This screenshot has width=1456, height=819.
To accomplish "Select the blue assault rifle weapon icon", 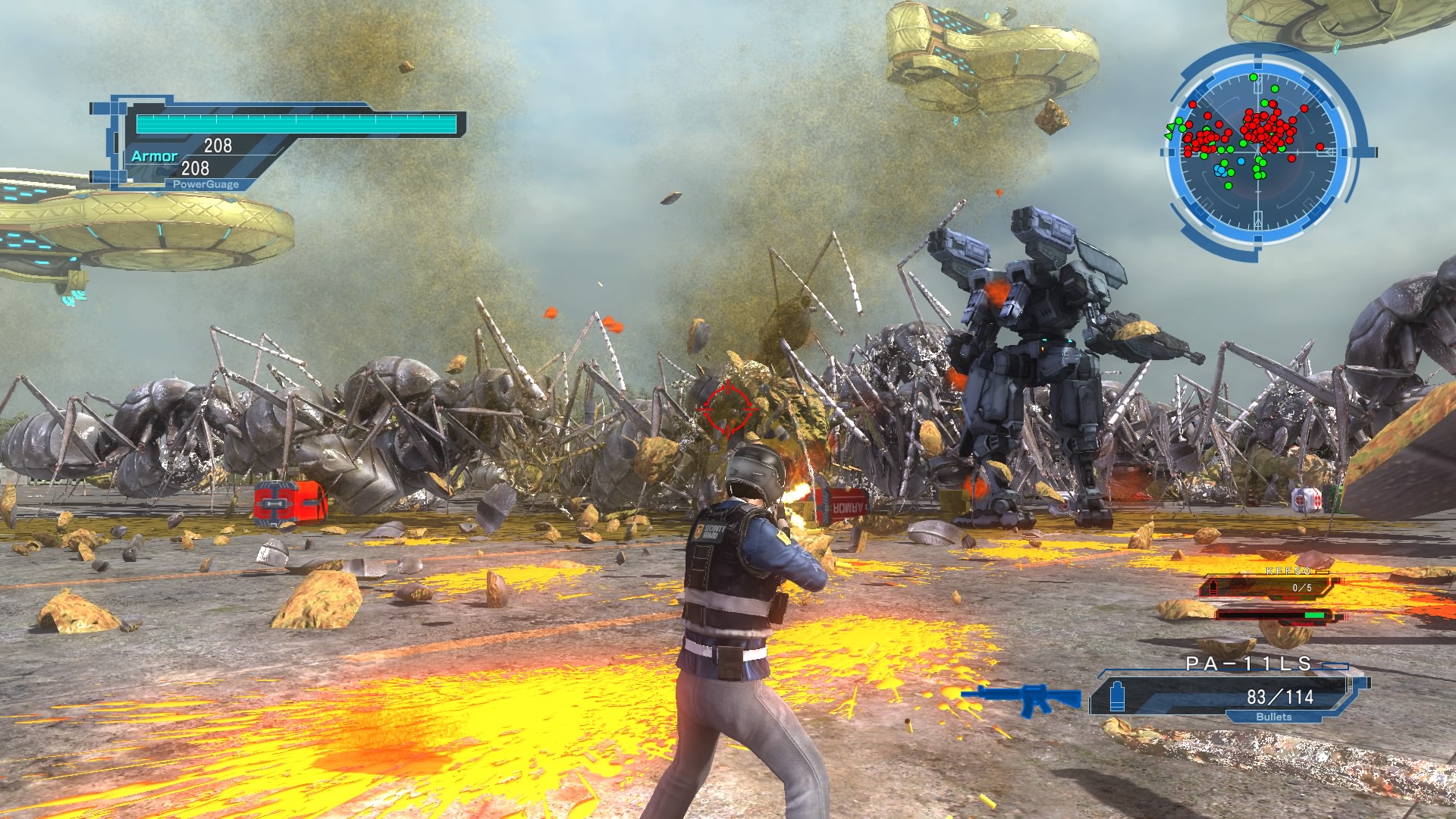I will 1021,698.
